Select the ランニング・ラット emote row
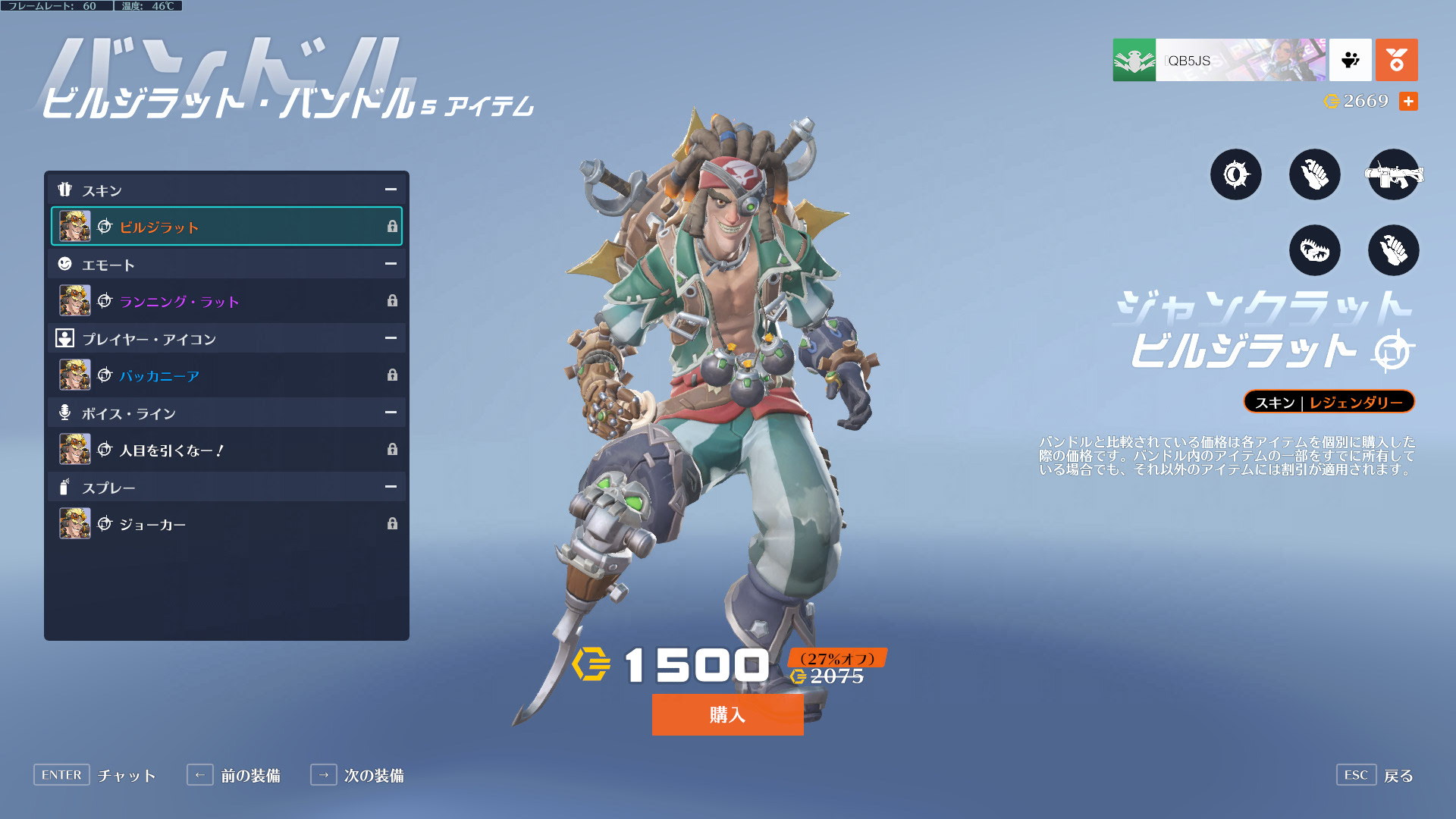This screenshot has height=819, width=1456. [x=226, y=301]
